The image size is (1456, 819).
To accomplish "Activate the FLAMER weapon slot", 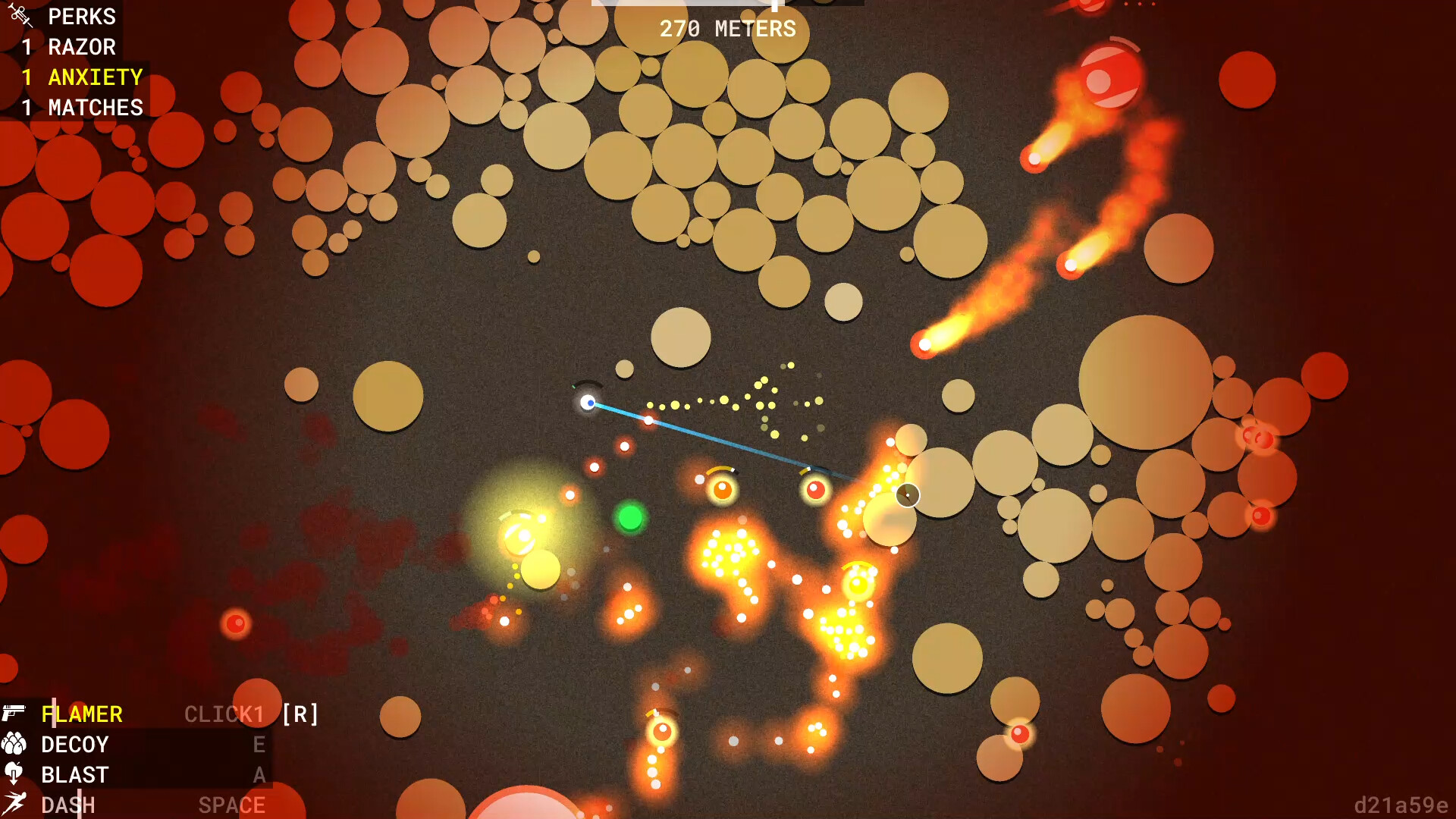I will (x=83, y=714).
